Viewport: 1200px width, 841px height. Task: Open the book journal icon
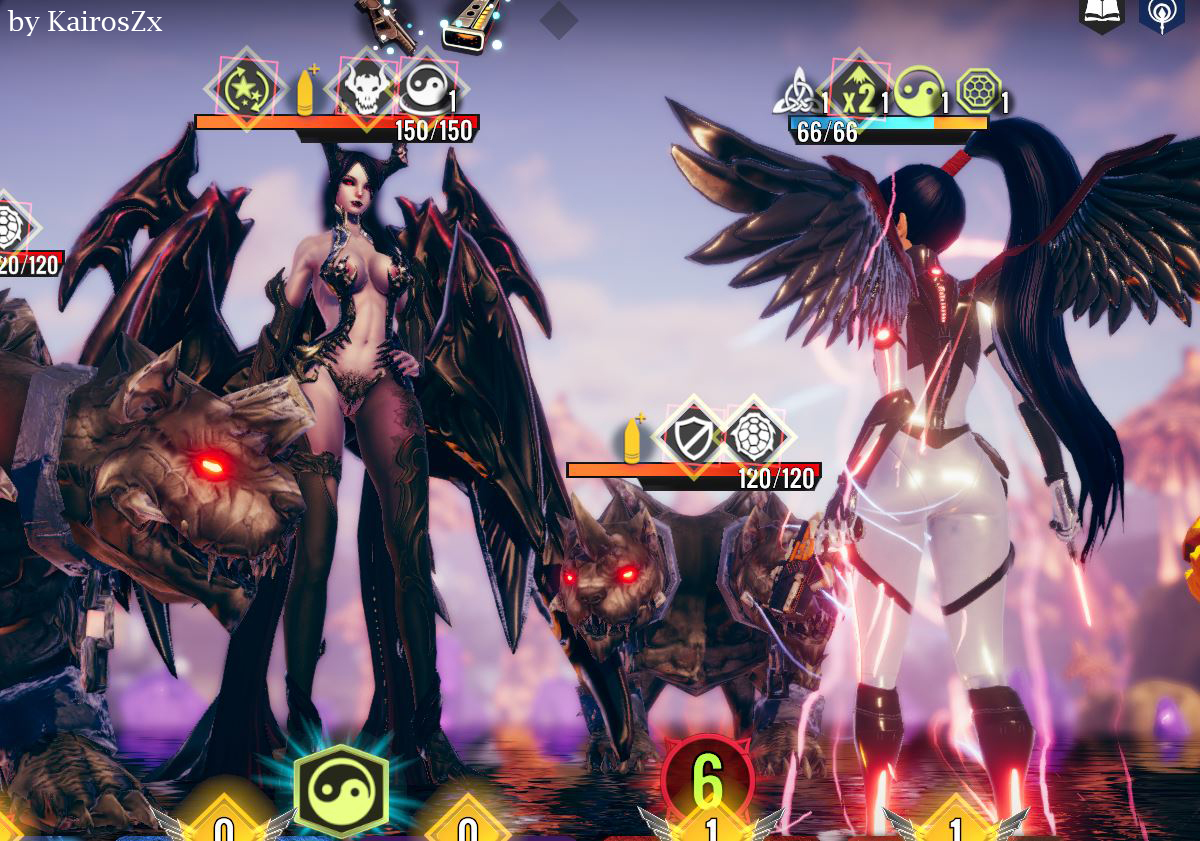pyautogui.click(x=1101, y=14)
